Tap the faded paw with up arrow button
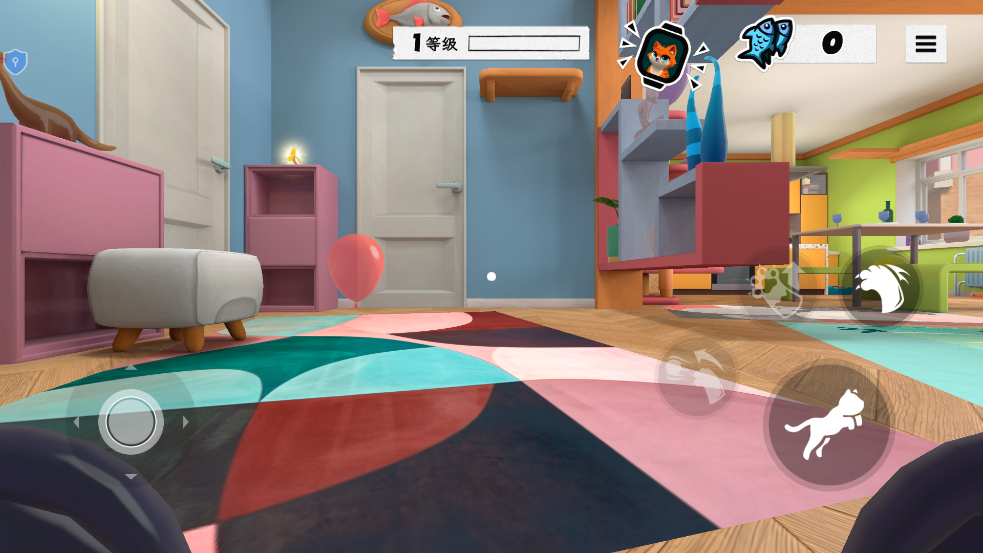Viewport: 983px width, 553px height. [775, 289]
